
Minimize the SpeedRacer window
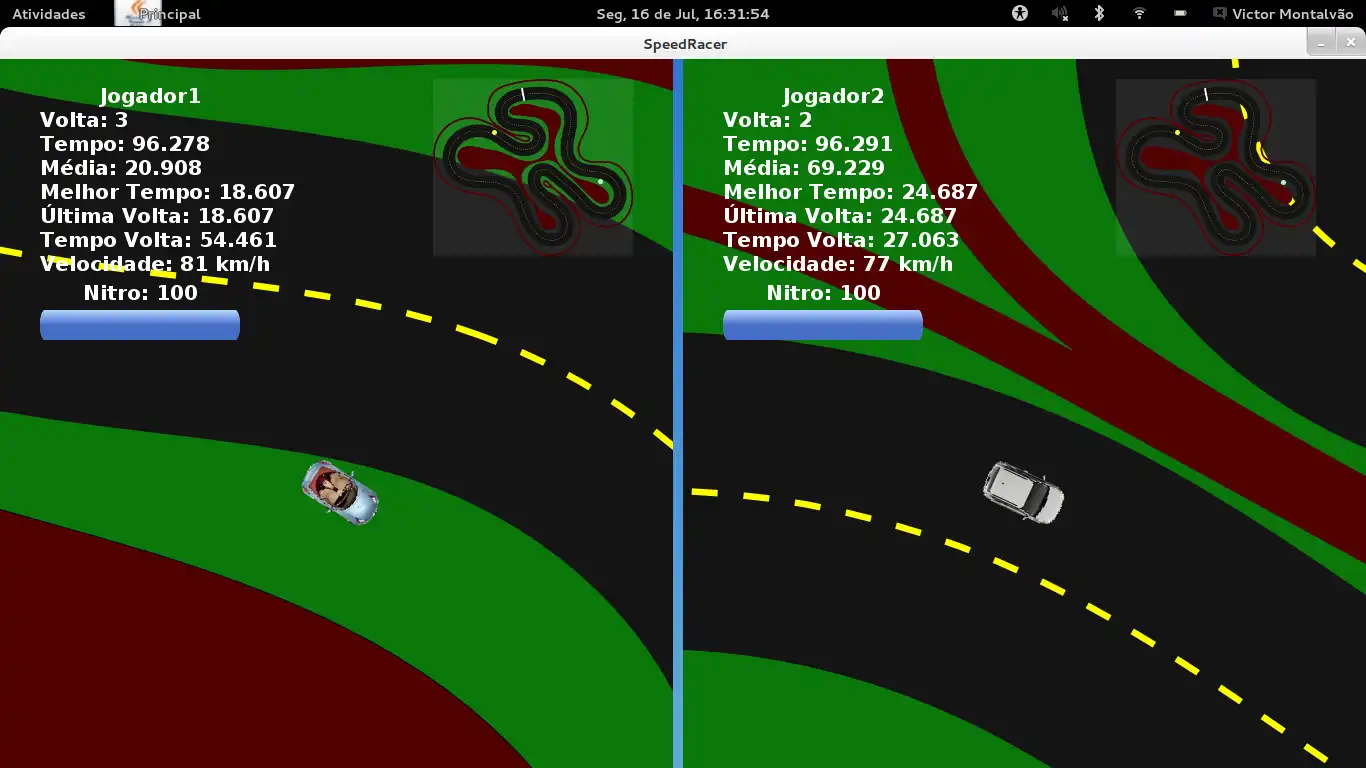tap(1321, 43)
